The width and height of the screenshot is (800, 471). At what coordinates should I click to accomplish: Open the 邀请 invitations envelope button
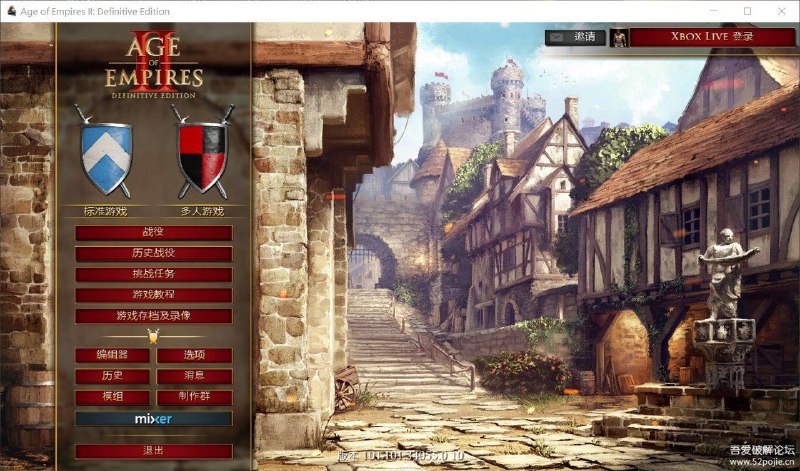point(576,37)
